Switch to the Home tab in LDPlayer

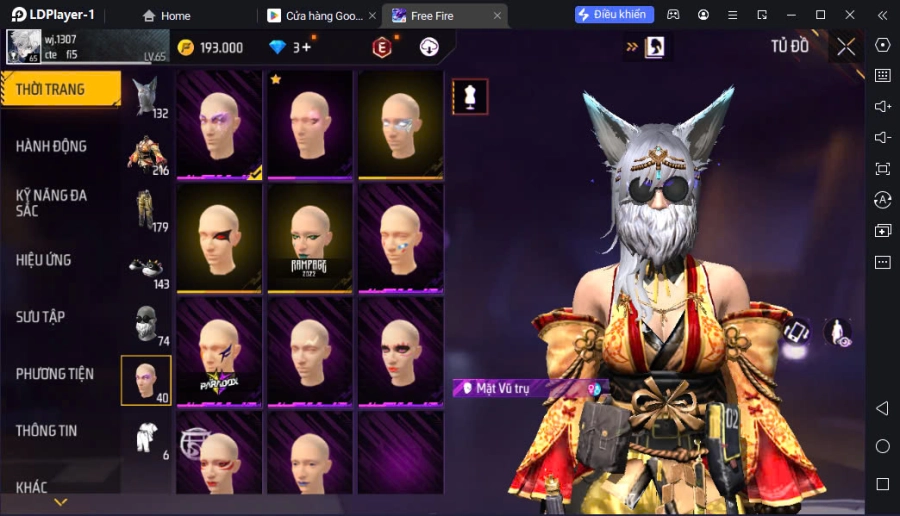click(x=167, y=15)
